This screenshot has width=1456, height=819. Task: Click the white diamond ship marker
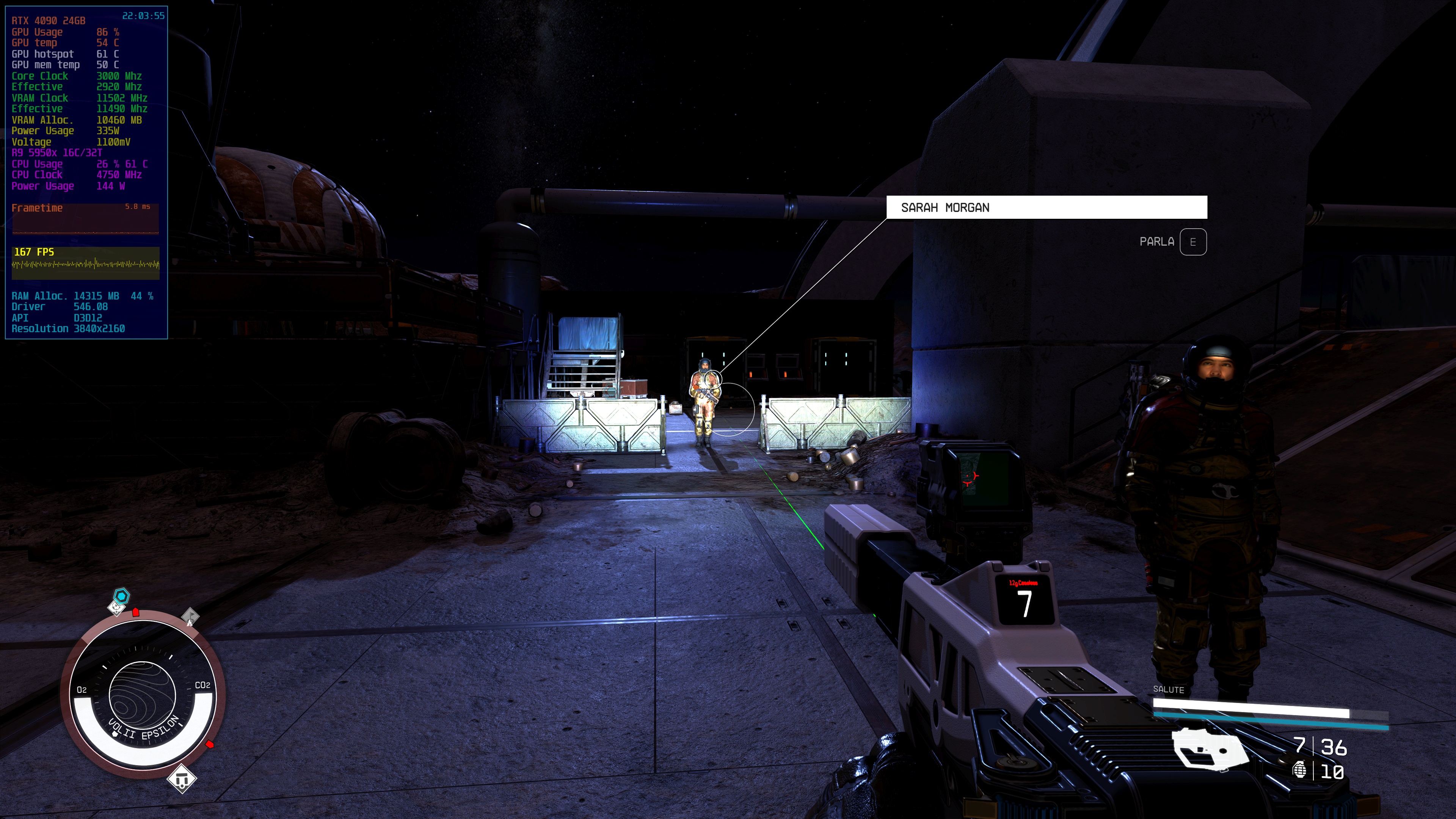[x=182, y=780]
